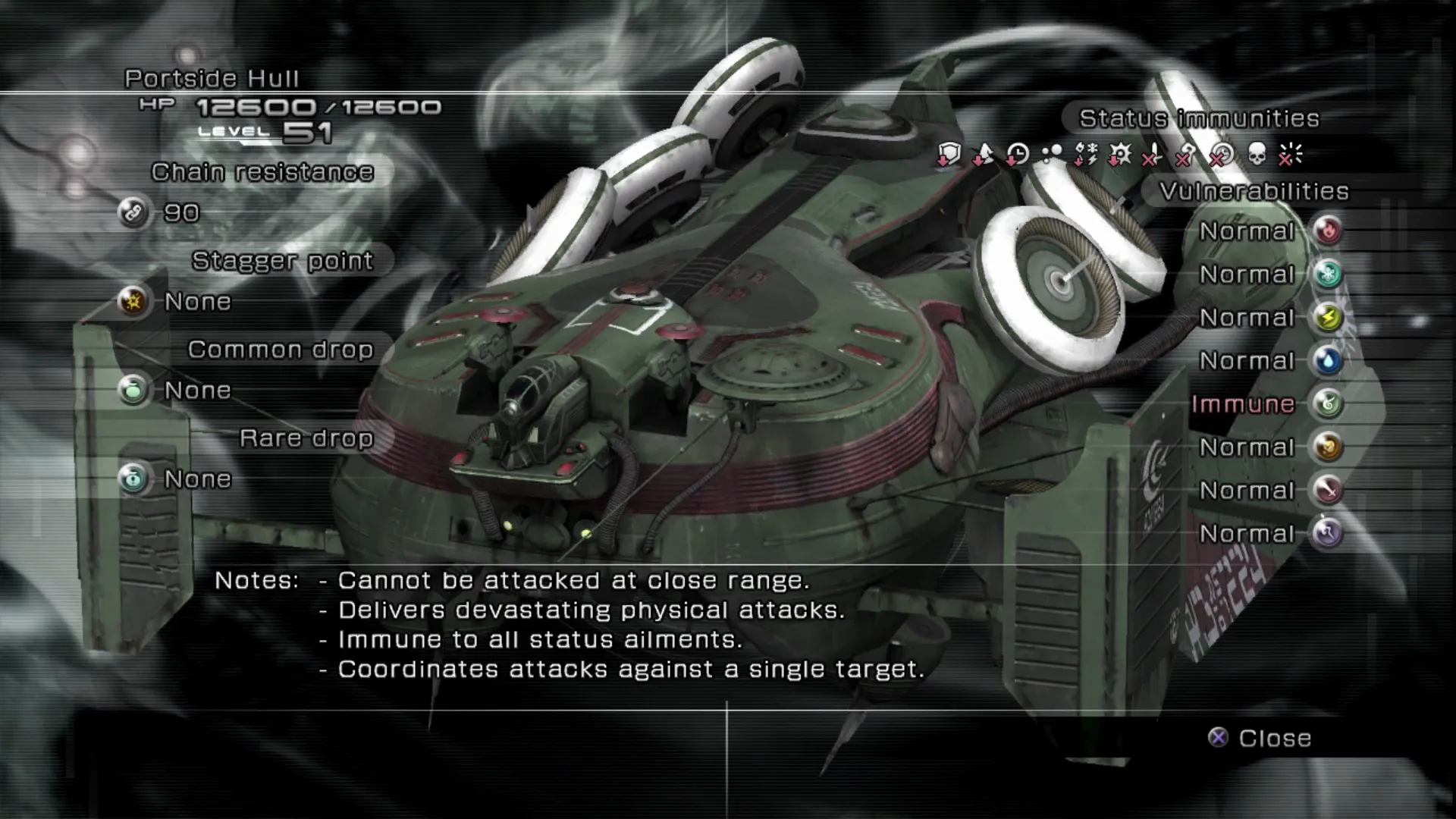1456x819 pixels.
Task: Select the water droplet vulnerability icon
Action: pyautogui.click(x=1328, y=360)
